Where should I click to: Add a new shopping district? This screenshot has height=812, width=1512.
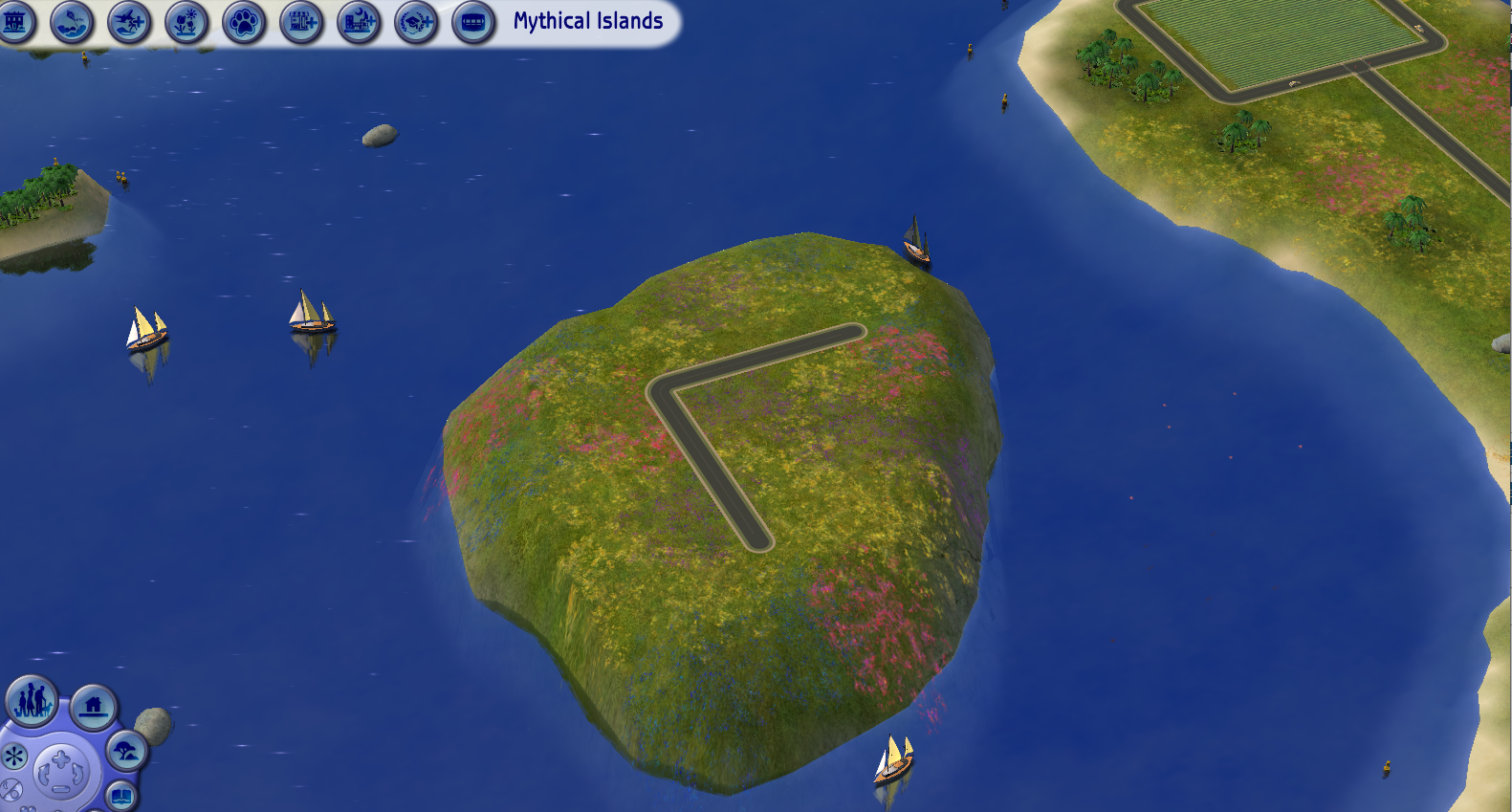(300, 22)
